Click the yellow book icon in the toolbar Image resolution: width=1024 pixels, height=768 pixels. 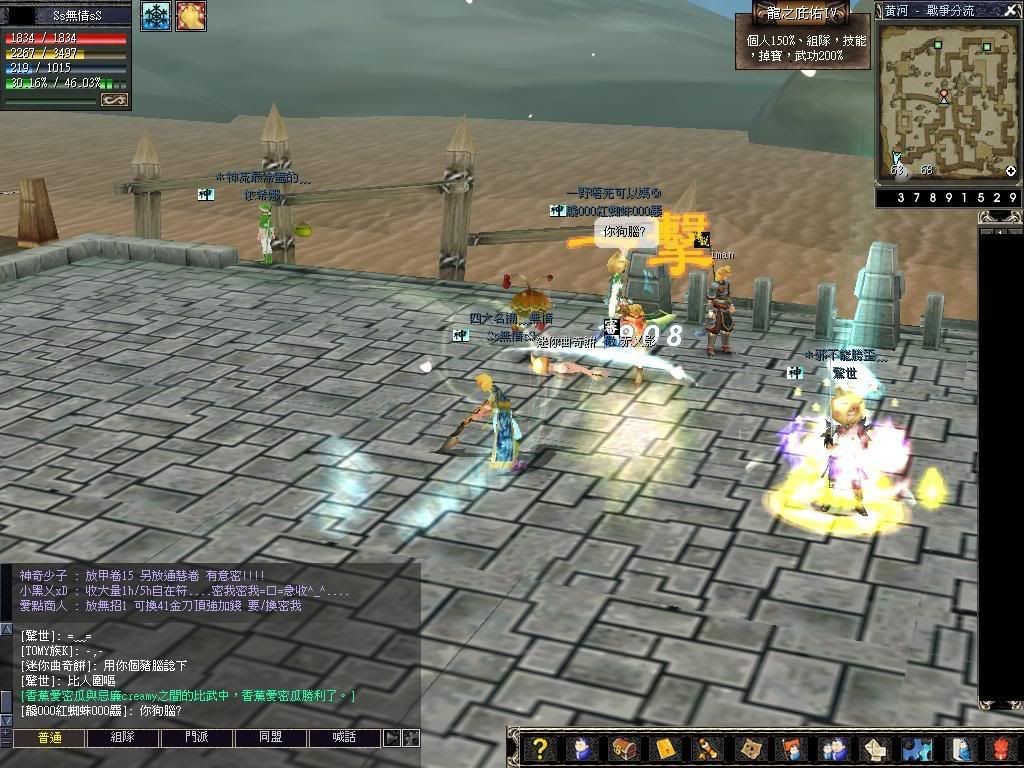(665, 748)
